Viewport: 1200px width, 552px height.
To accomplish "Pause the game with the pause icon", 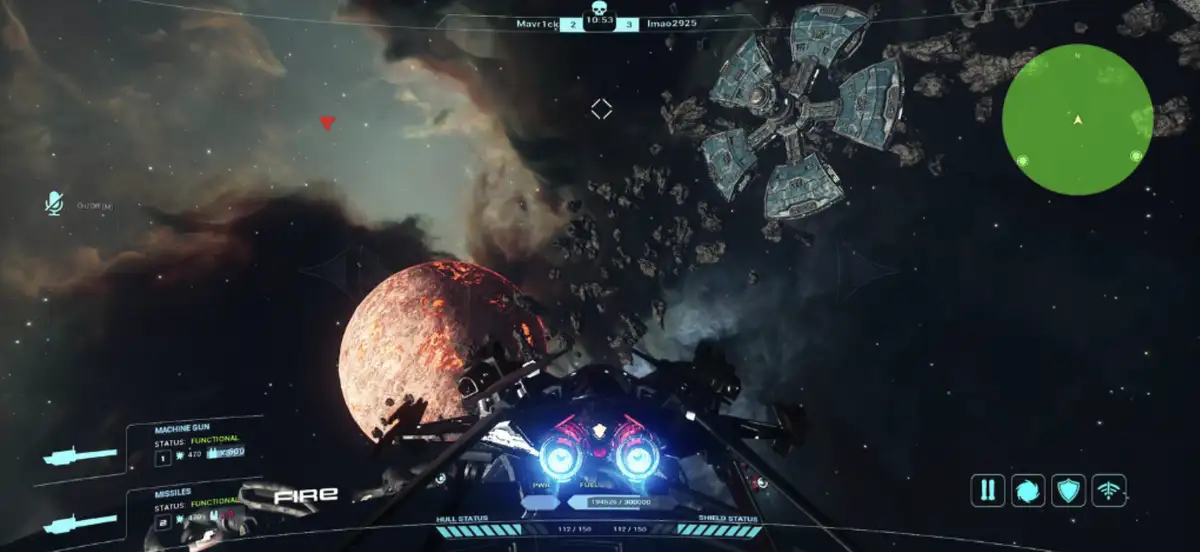I will point(987,490).
